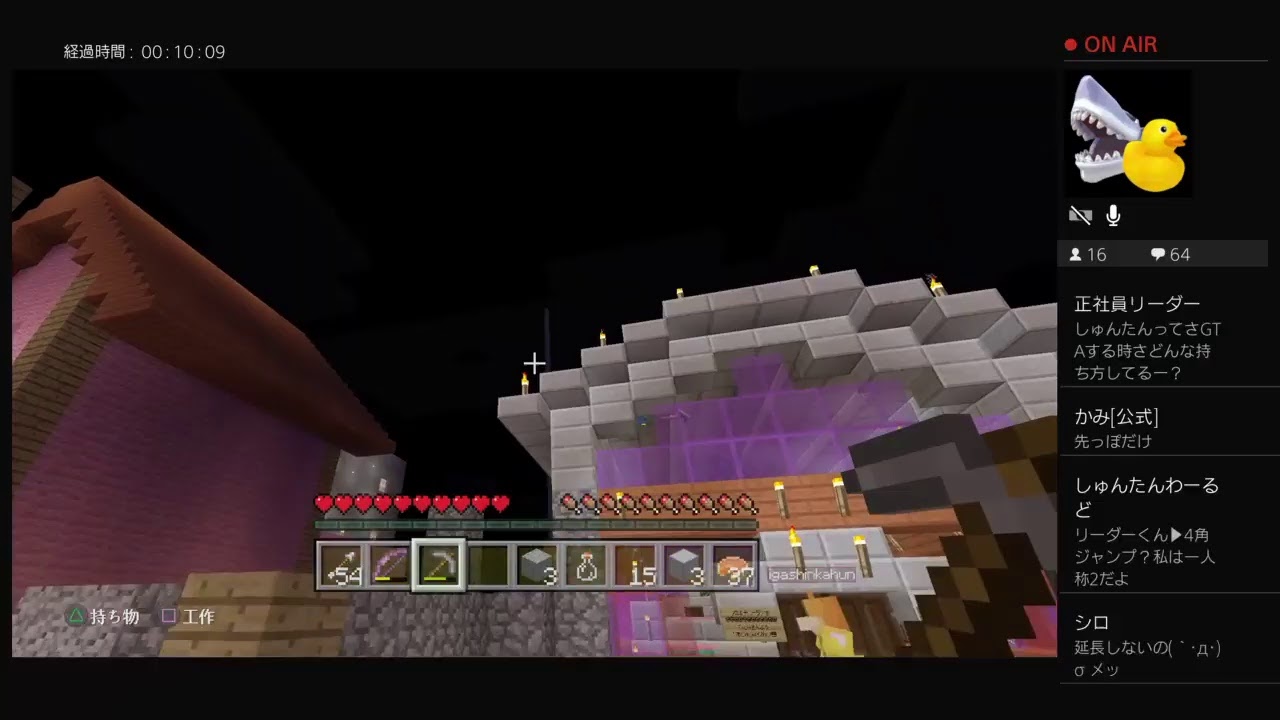Click the comment count speech bubble icon
This screenshot has width=1280, height=720.
point(1157,254)
